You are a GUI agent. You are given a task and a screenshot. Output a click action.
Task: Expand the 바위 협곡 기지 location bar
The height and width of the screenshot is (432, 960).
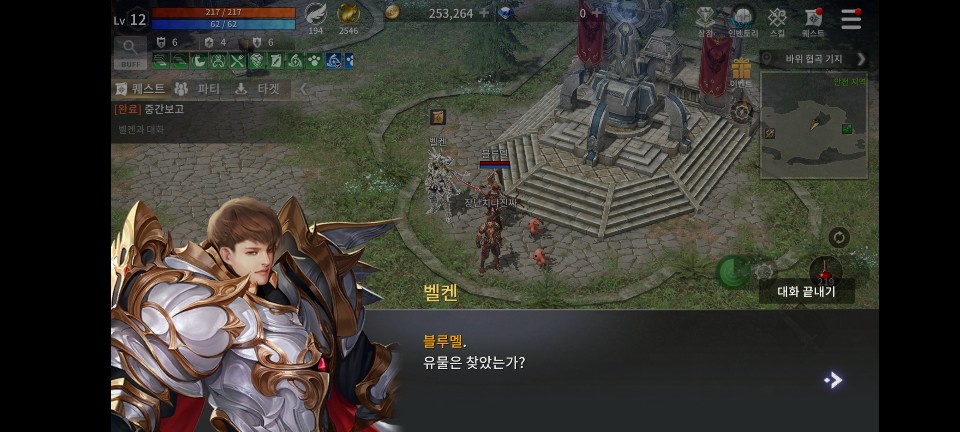(861, 59)
